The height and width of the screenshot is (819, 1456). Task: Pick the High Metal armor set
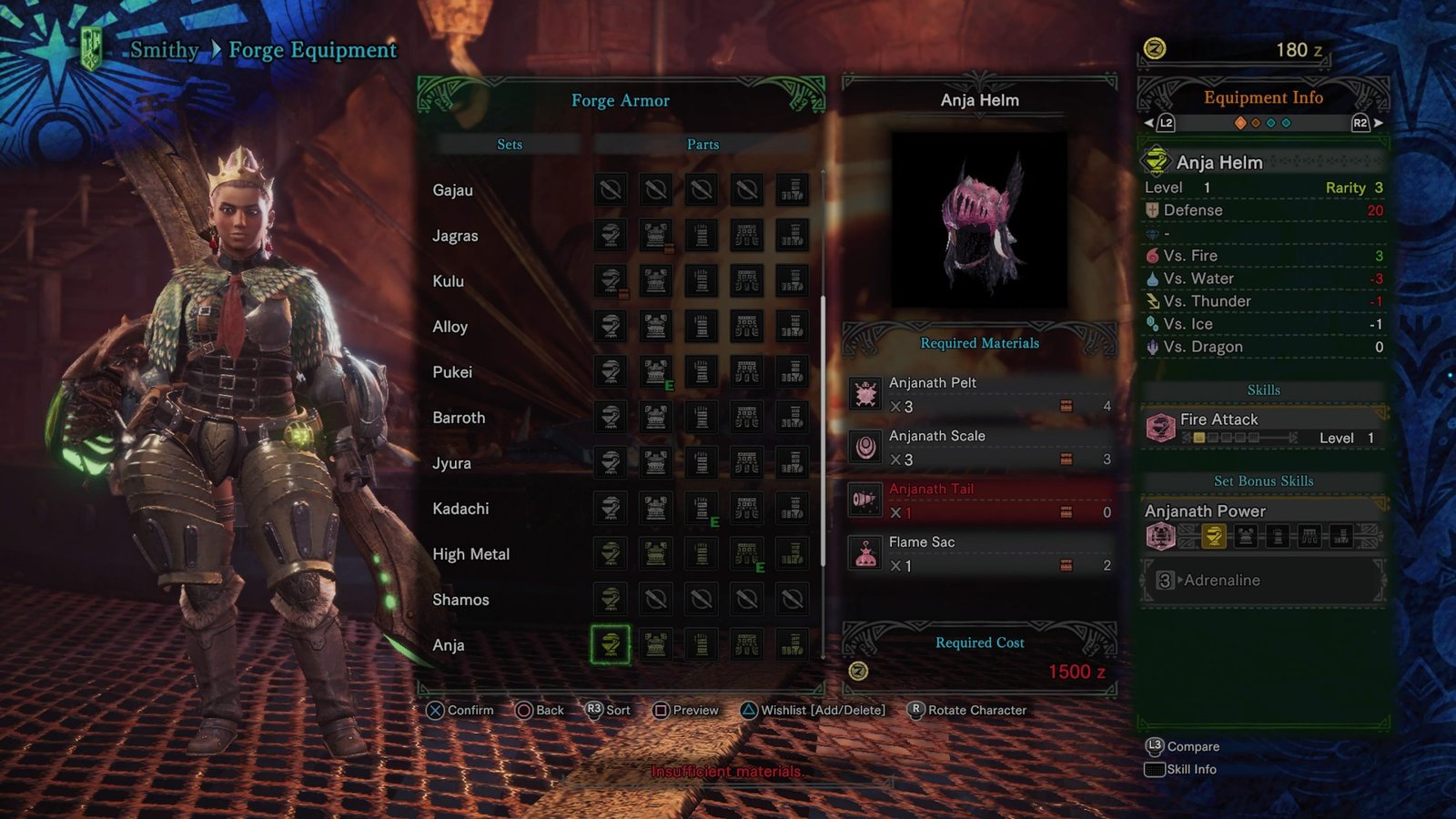470,554
